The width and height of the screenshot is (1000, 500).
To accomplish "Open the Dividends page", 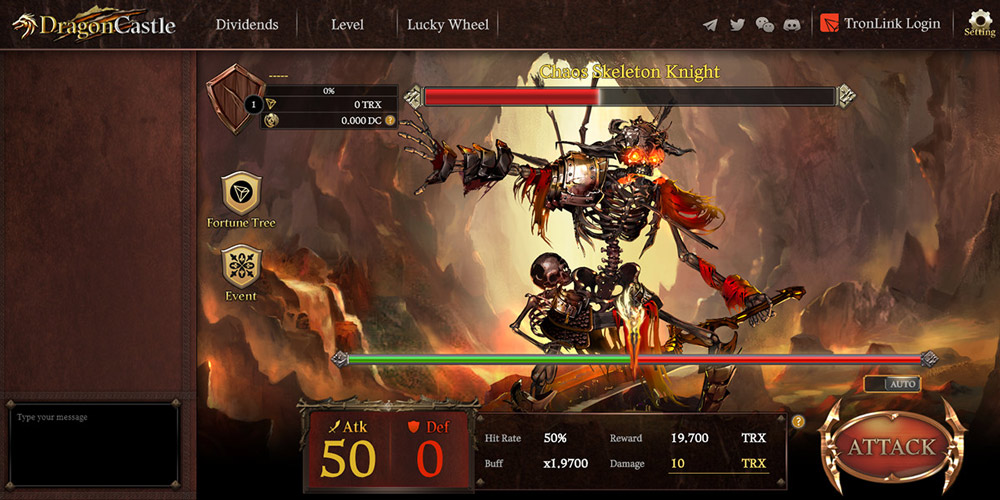I will [247, 24].
